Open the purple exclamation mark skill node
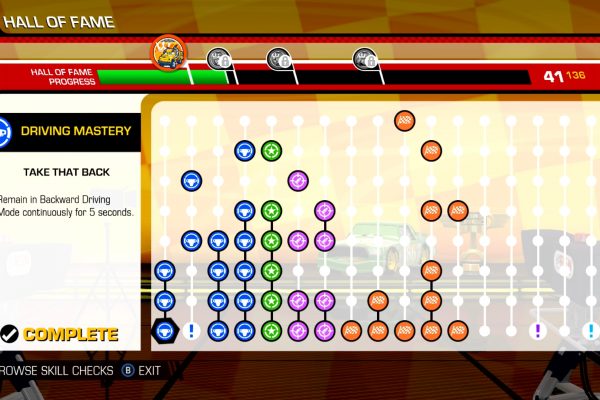Viewport: 600px width, 400px height. click(539, 330)
